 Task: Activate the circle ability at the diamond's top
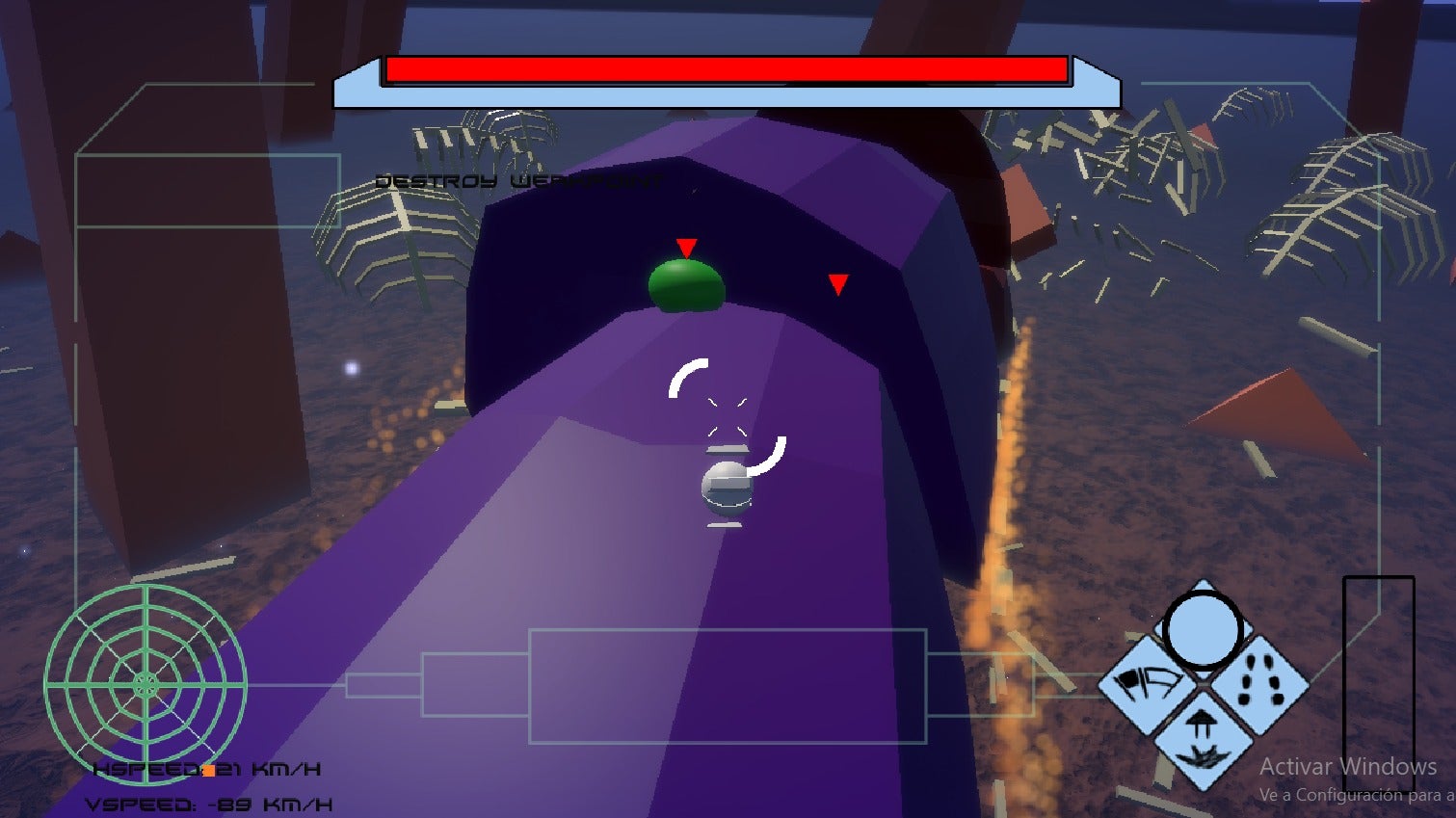1202,630
